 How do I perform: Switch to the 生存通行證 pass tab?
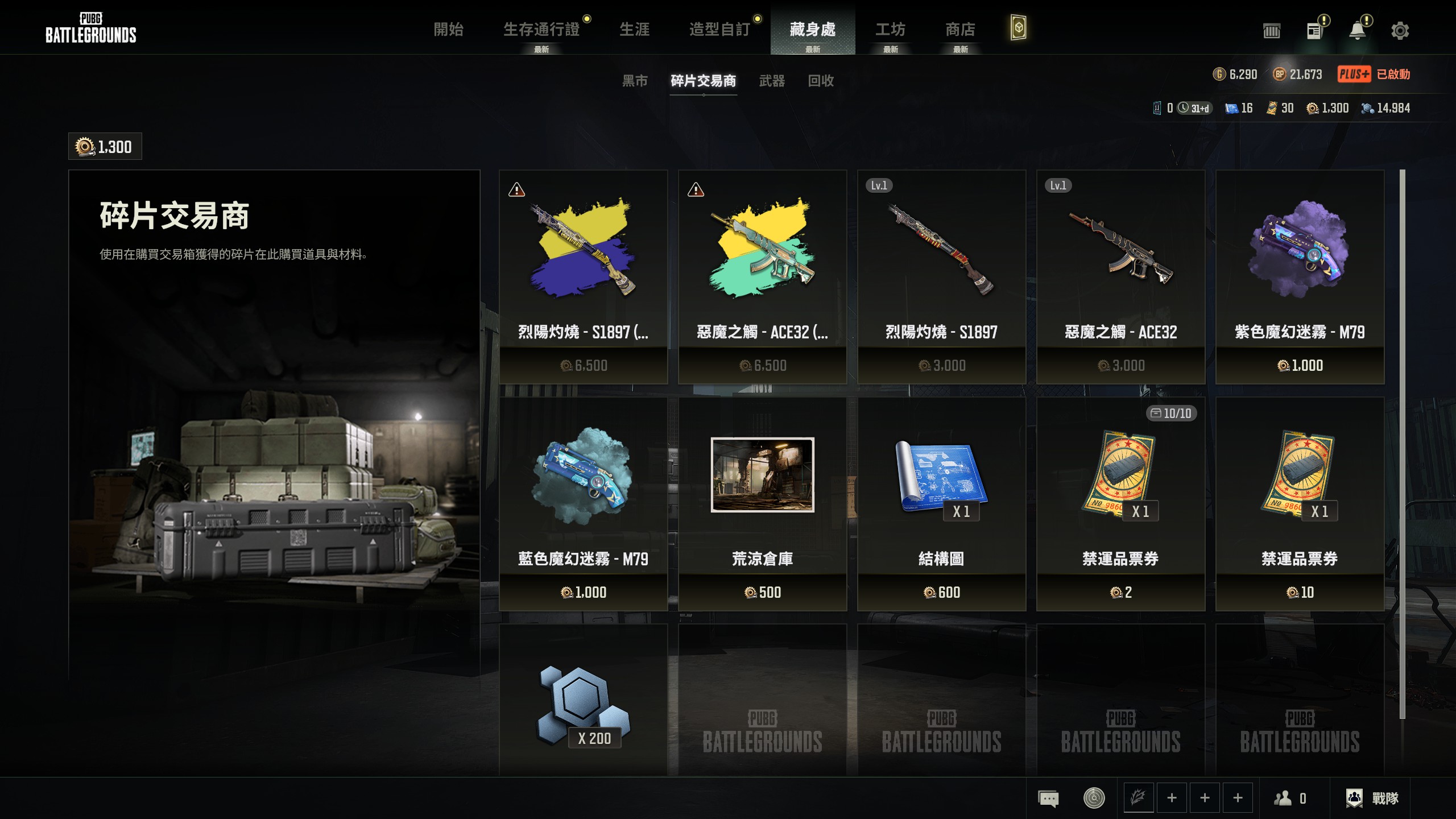click(x=541, y=30)
